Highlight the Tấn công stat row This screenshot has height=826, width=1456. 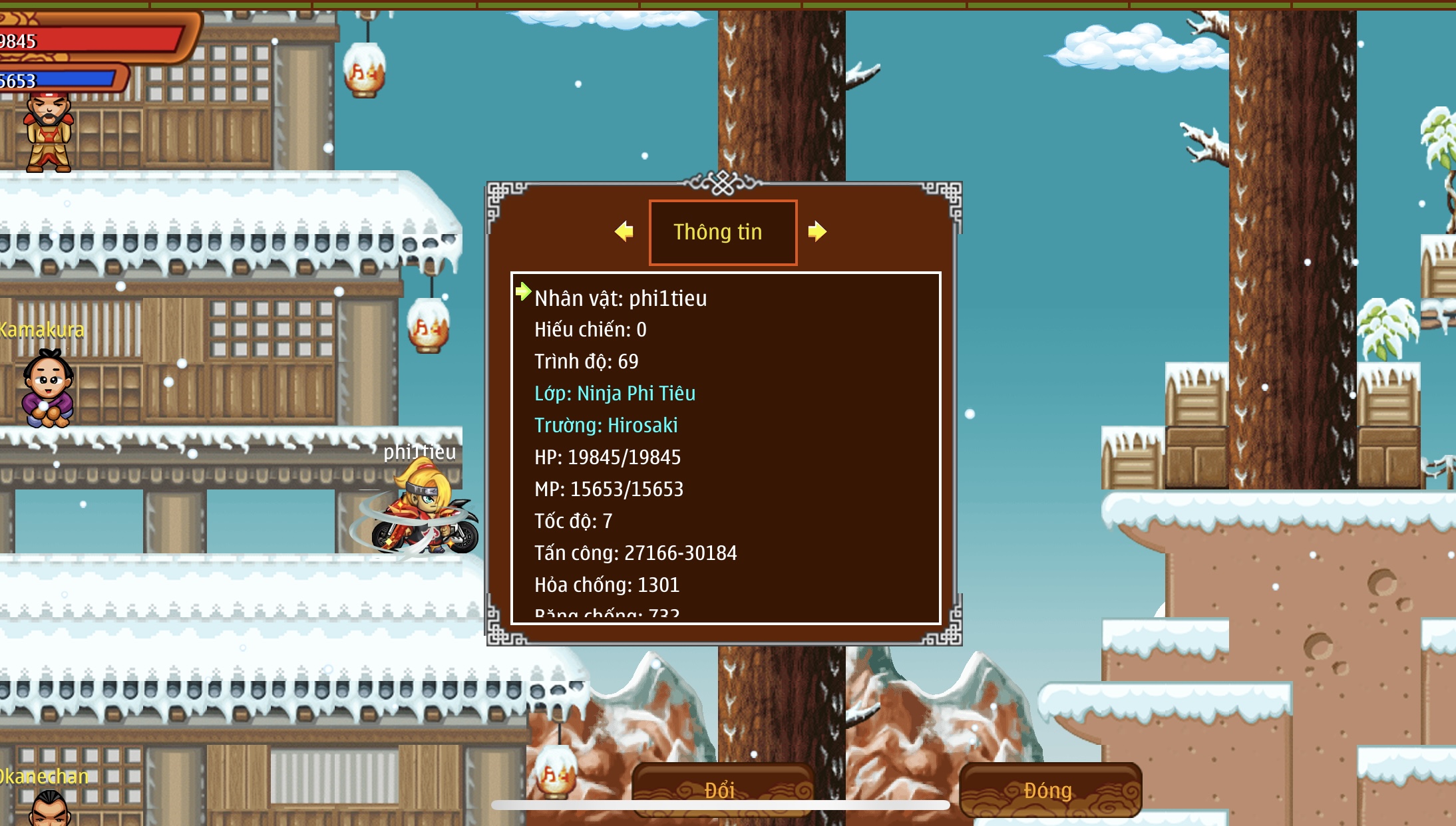click(635, 553)
